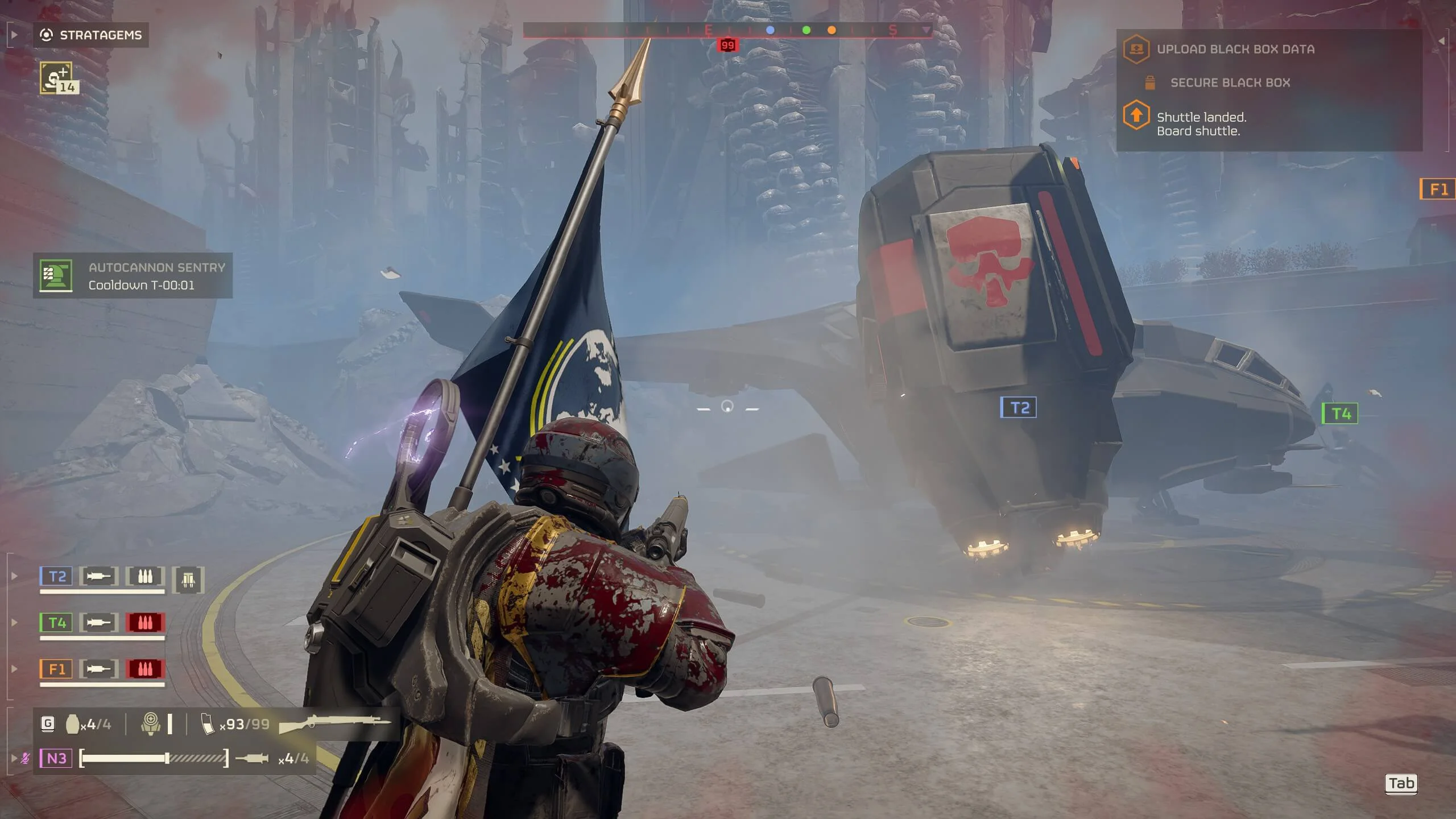This screenshot has width=1456, height=819.
Task: Collapse the objectives panel arrow
Action: pos(1441,41)
